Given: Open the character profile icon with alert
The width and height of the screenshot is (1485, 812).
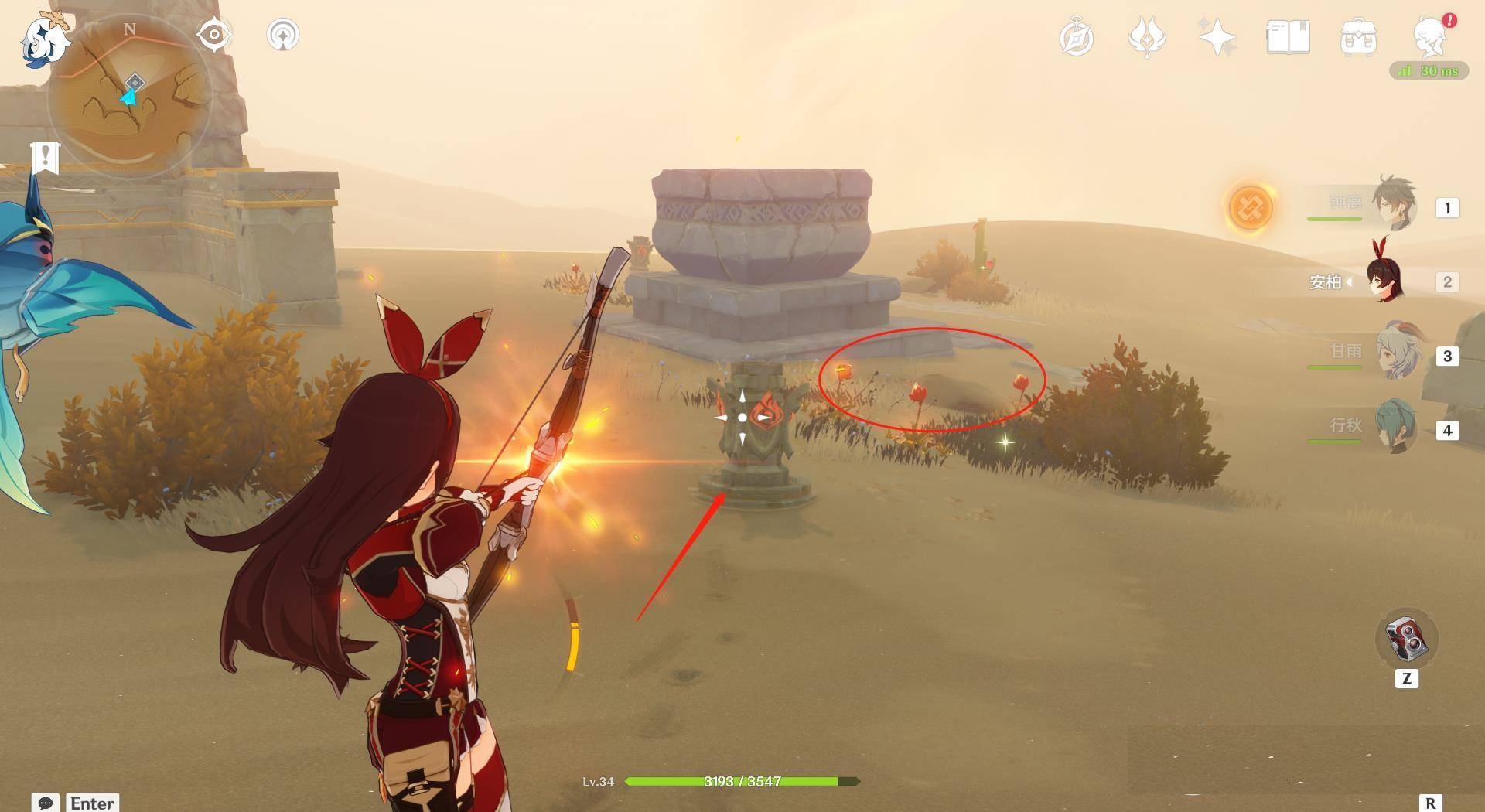Looking at the screenshot, I should click(x=1430, y=36).
